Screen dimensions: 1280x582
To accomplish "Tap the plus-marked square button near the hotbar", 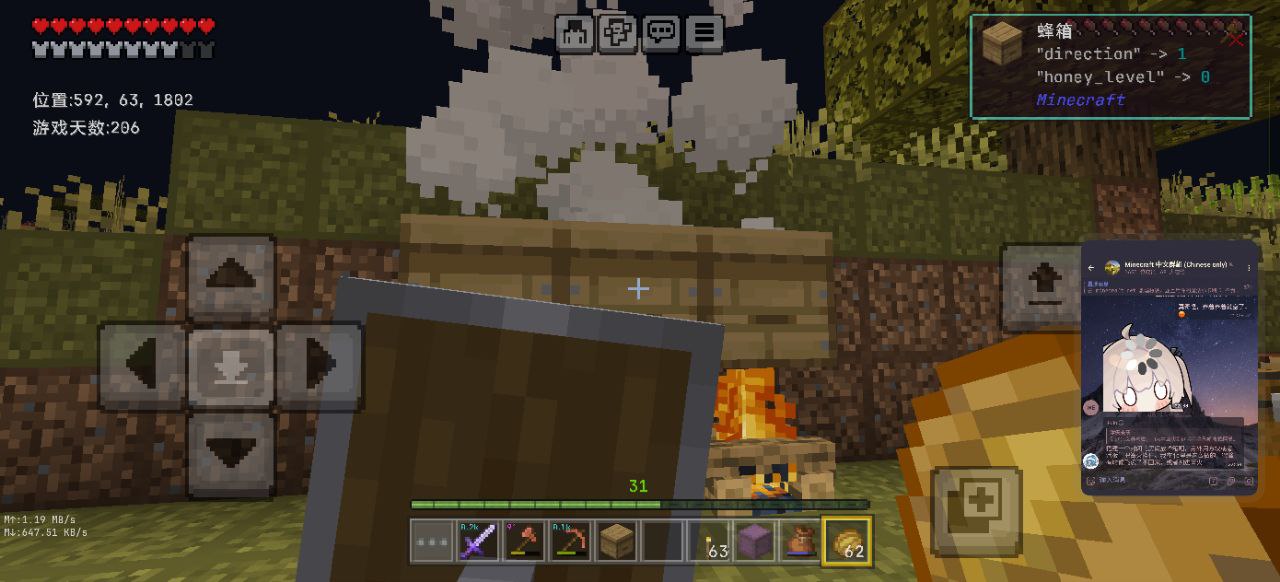I will coord(977,510).
